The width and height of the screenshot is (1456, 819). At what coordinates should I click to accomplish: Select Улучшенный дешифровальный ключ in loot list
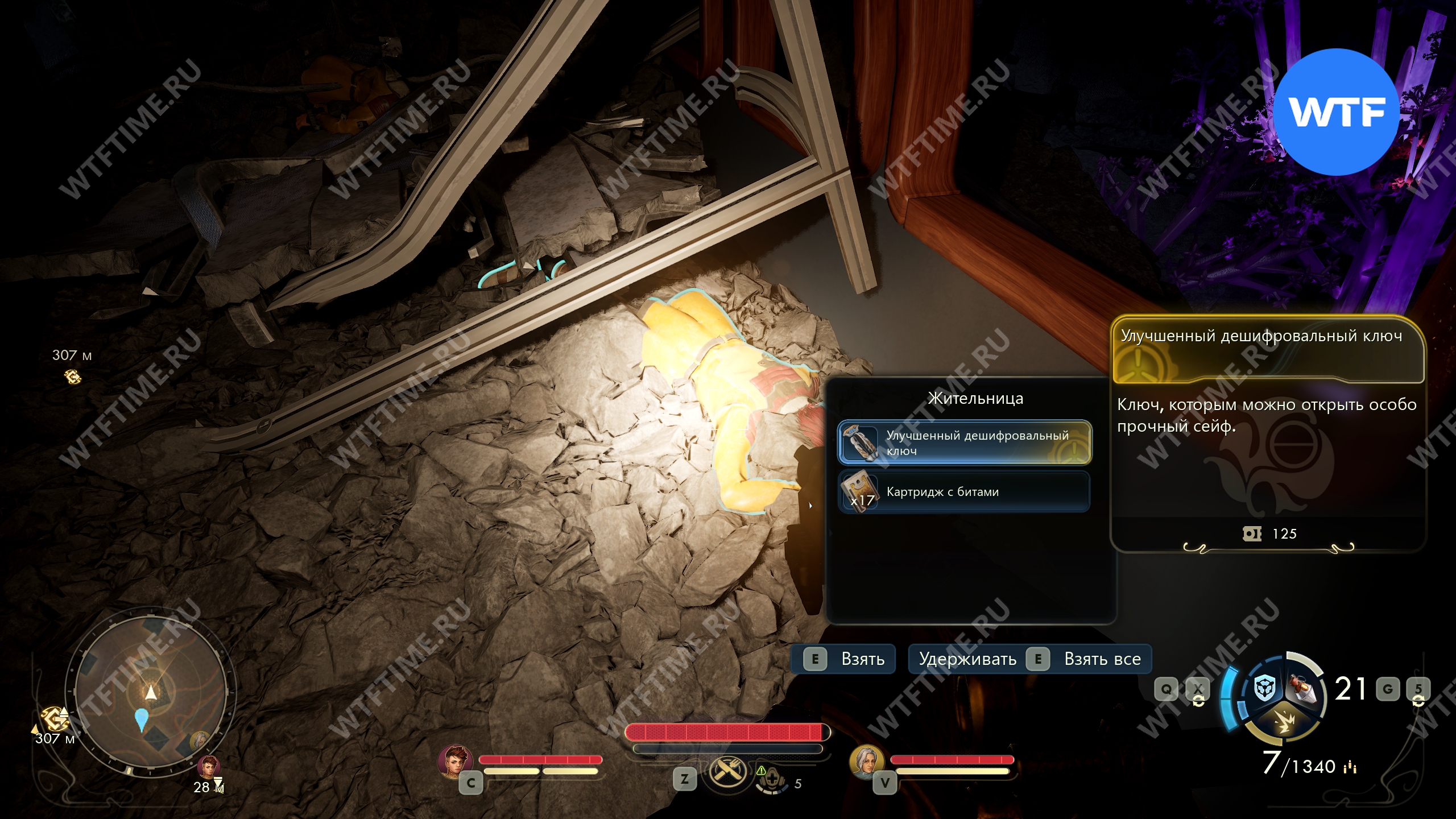(x=964, y=442)
